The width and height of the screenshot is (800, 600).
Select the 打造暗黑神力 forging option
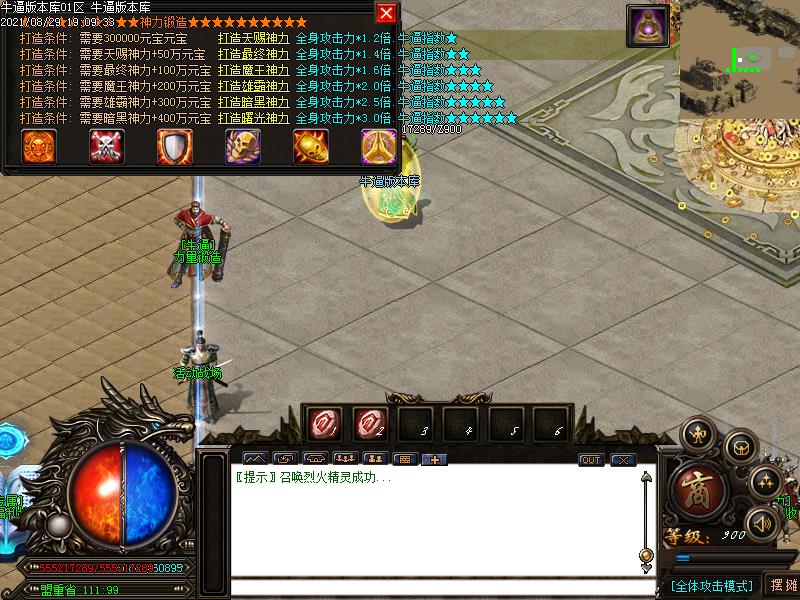254,102
